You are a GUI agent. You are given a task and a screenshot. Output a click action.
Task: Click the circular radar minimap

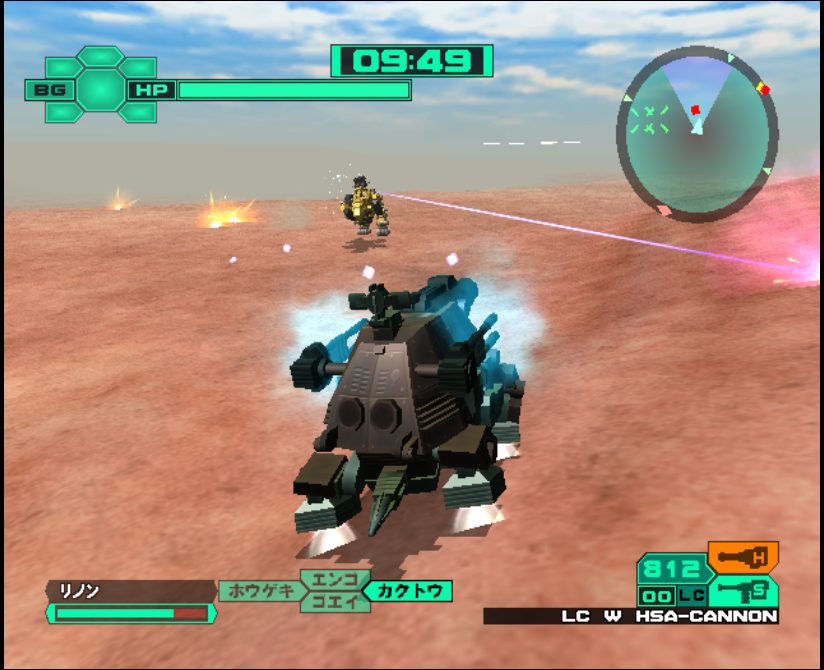pos(697,135)
